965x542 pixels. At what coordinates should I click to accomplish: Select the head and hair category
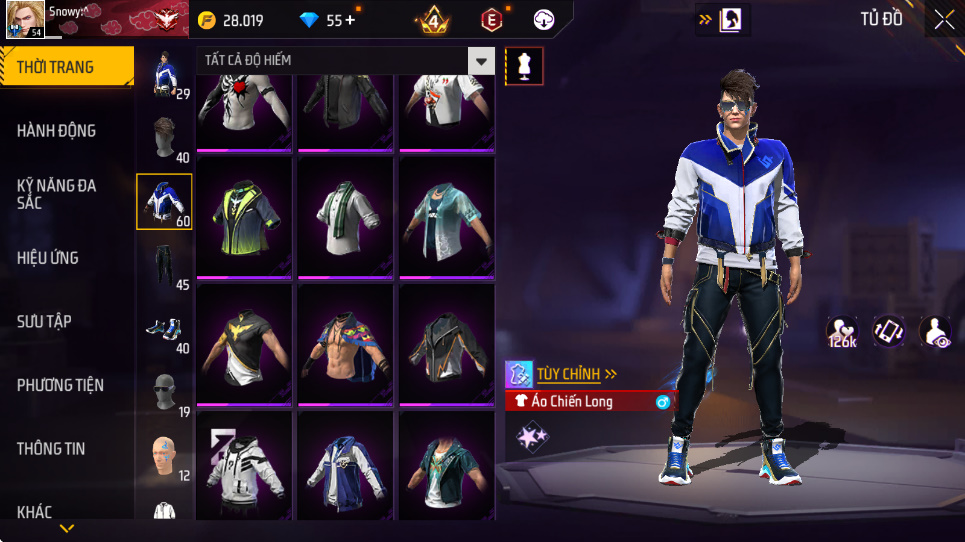click(x=162, y=137)
